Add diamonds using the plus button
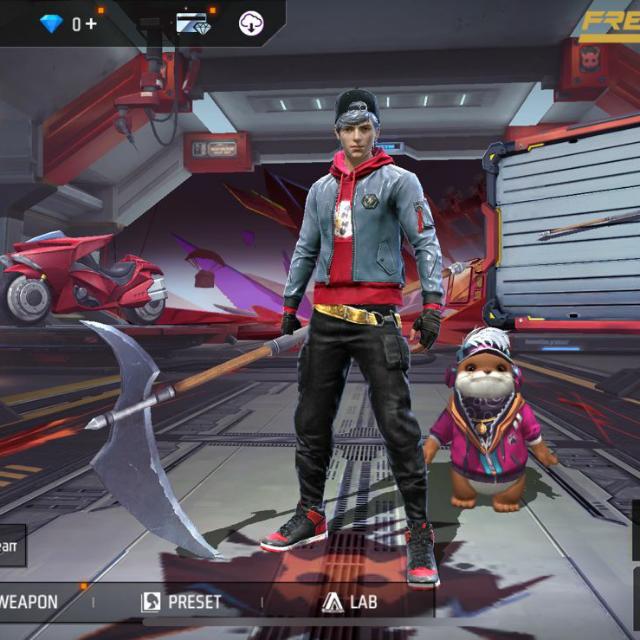The height and width of the screenshot is (640, 640). 91,24
